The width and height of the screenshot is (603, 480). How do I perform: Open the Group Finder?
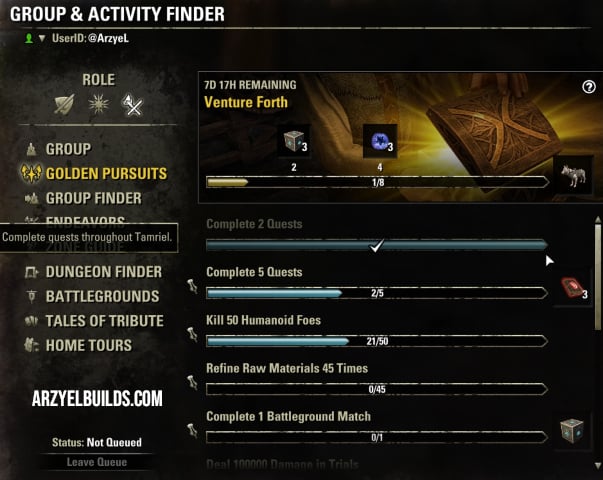93,198
